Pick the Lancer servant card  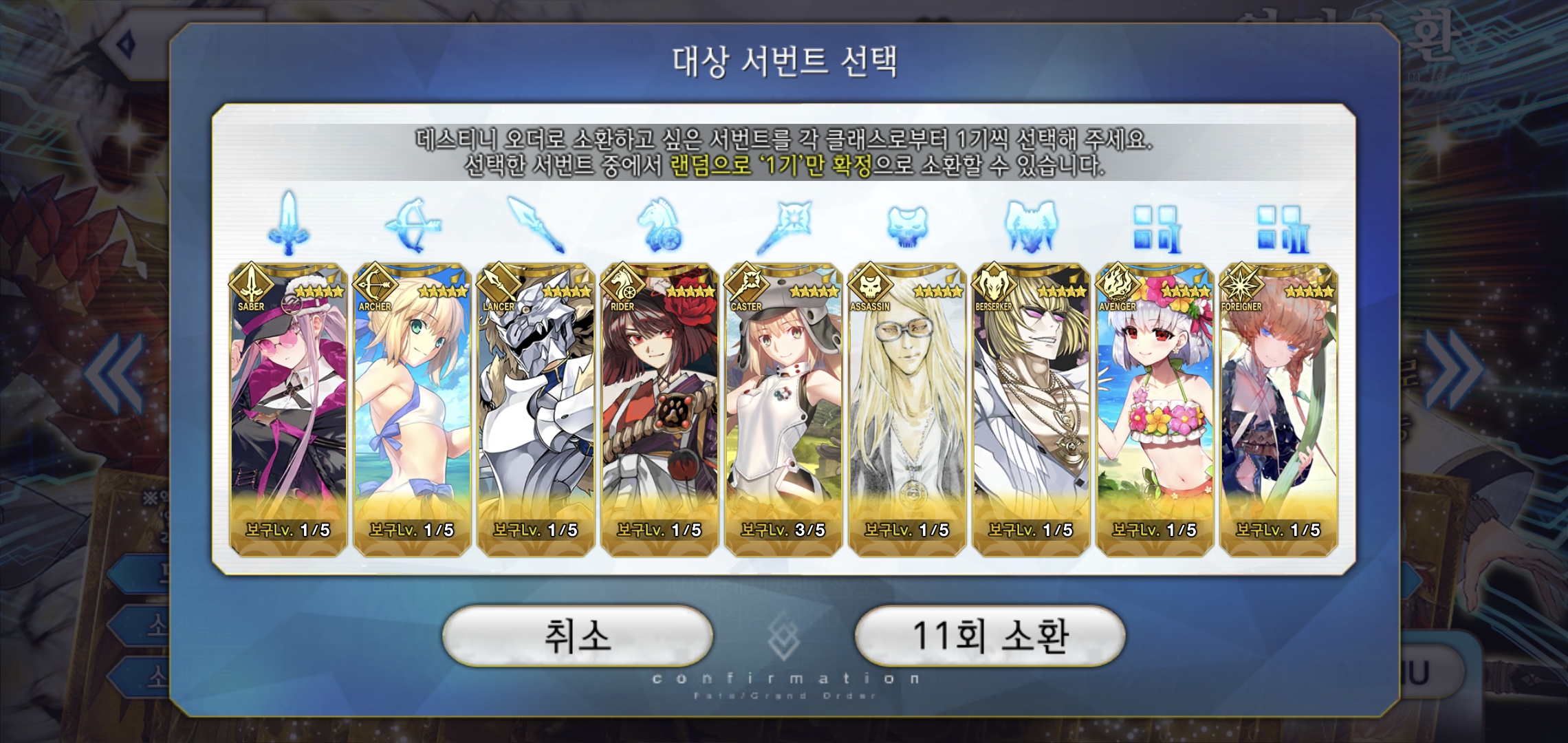[536, 409]
